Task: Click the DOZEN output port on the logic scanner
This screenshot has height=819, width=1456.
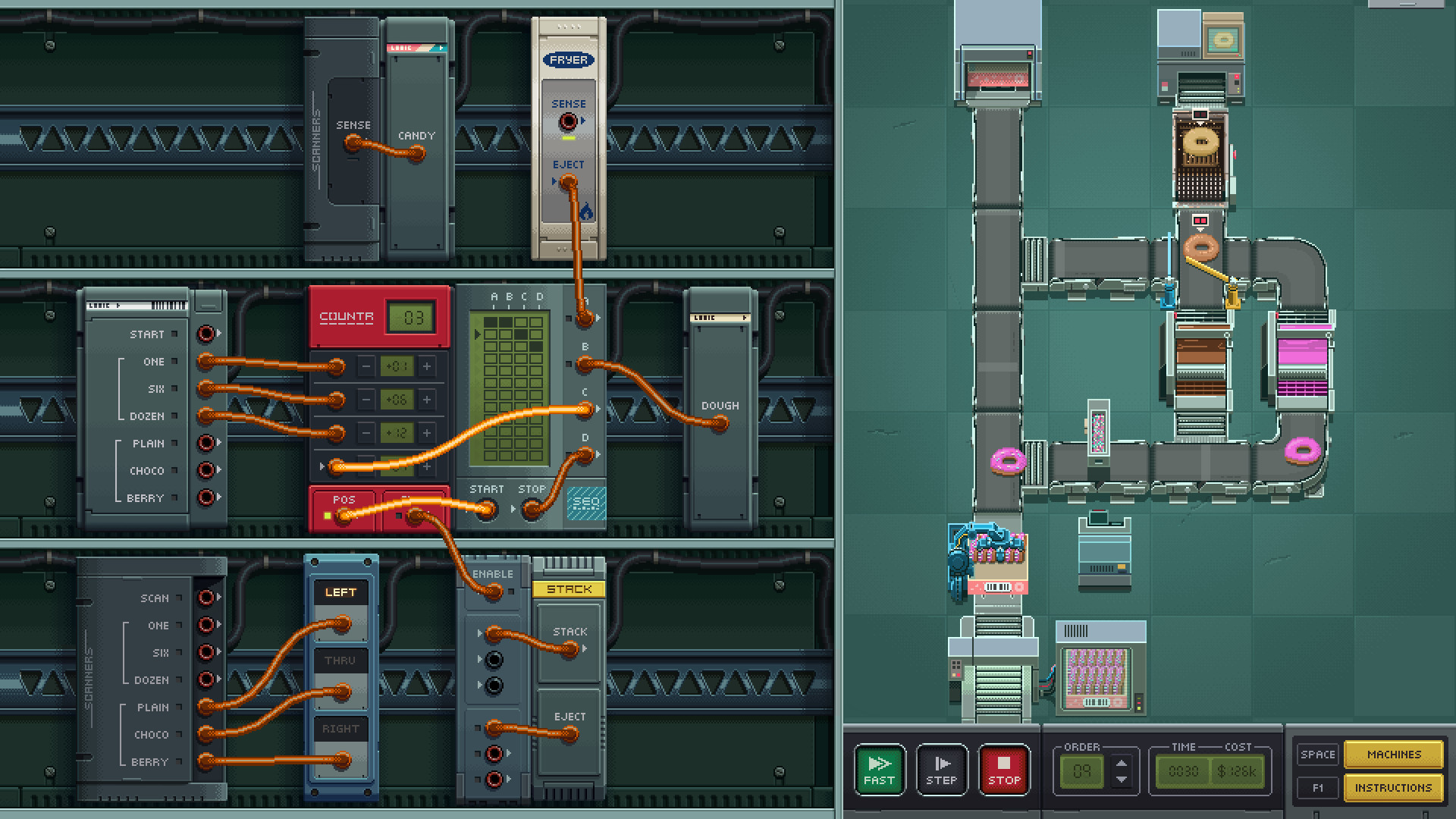Action: 203,416
